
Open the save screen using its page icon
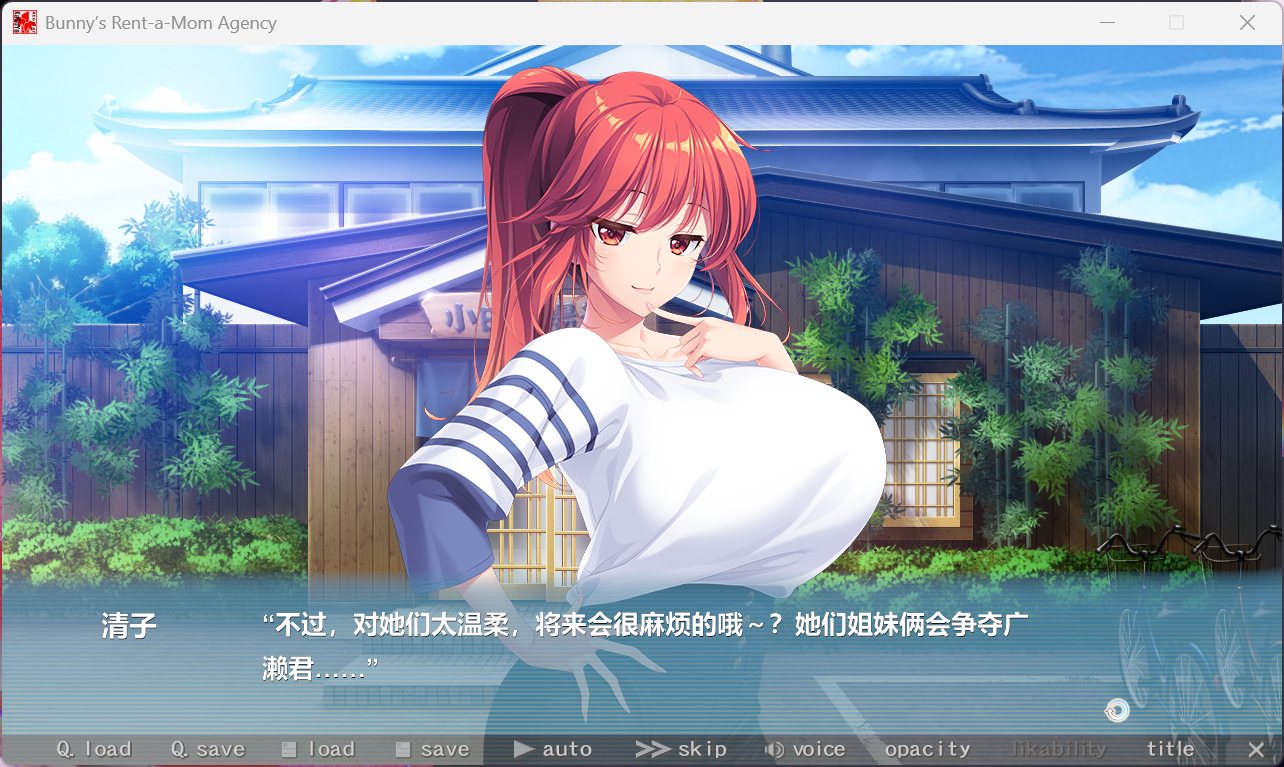(432, 748)
